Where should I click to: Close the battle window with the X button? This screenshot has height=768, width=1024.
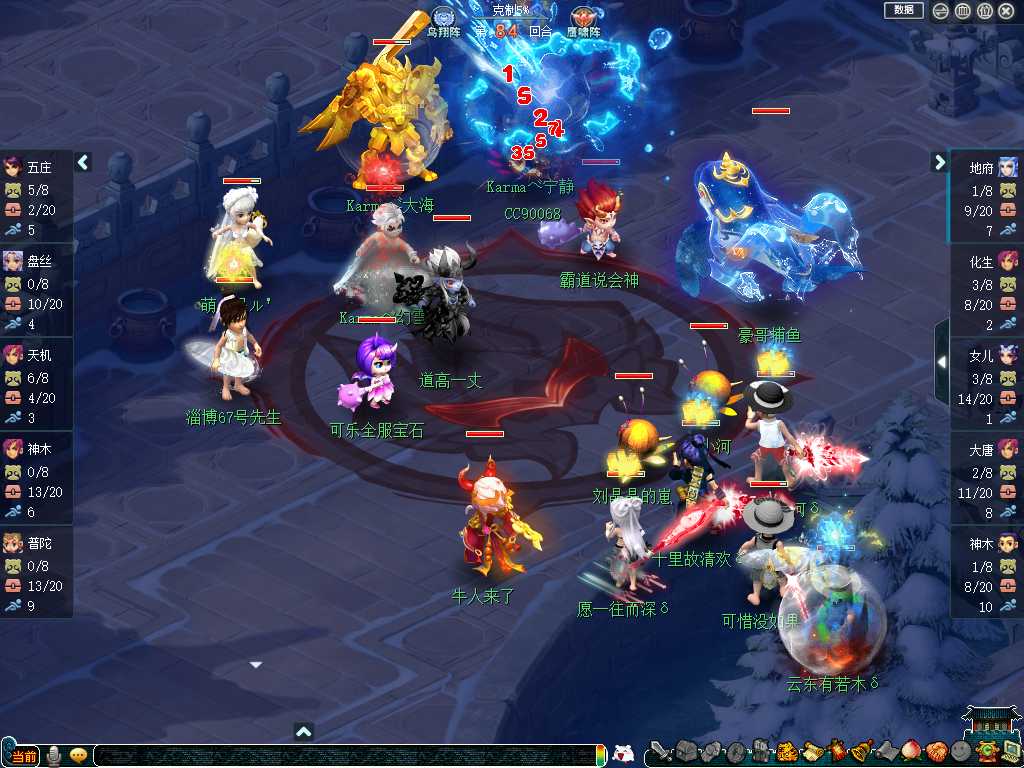pos(1006,11)
